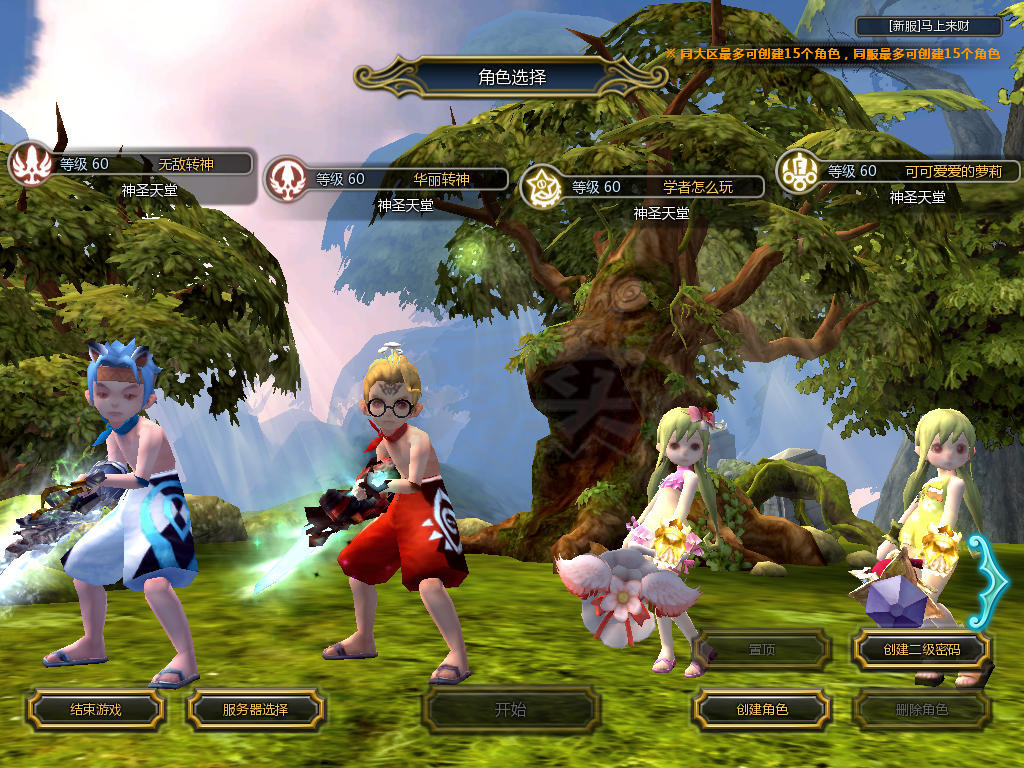Start the game with the 开始 button

[x=510, y=710]
